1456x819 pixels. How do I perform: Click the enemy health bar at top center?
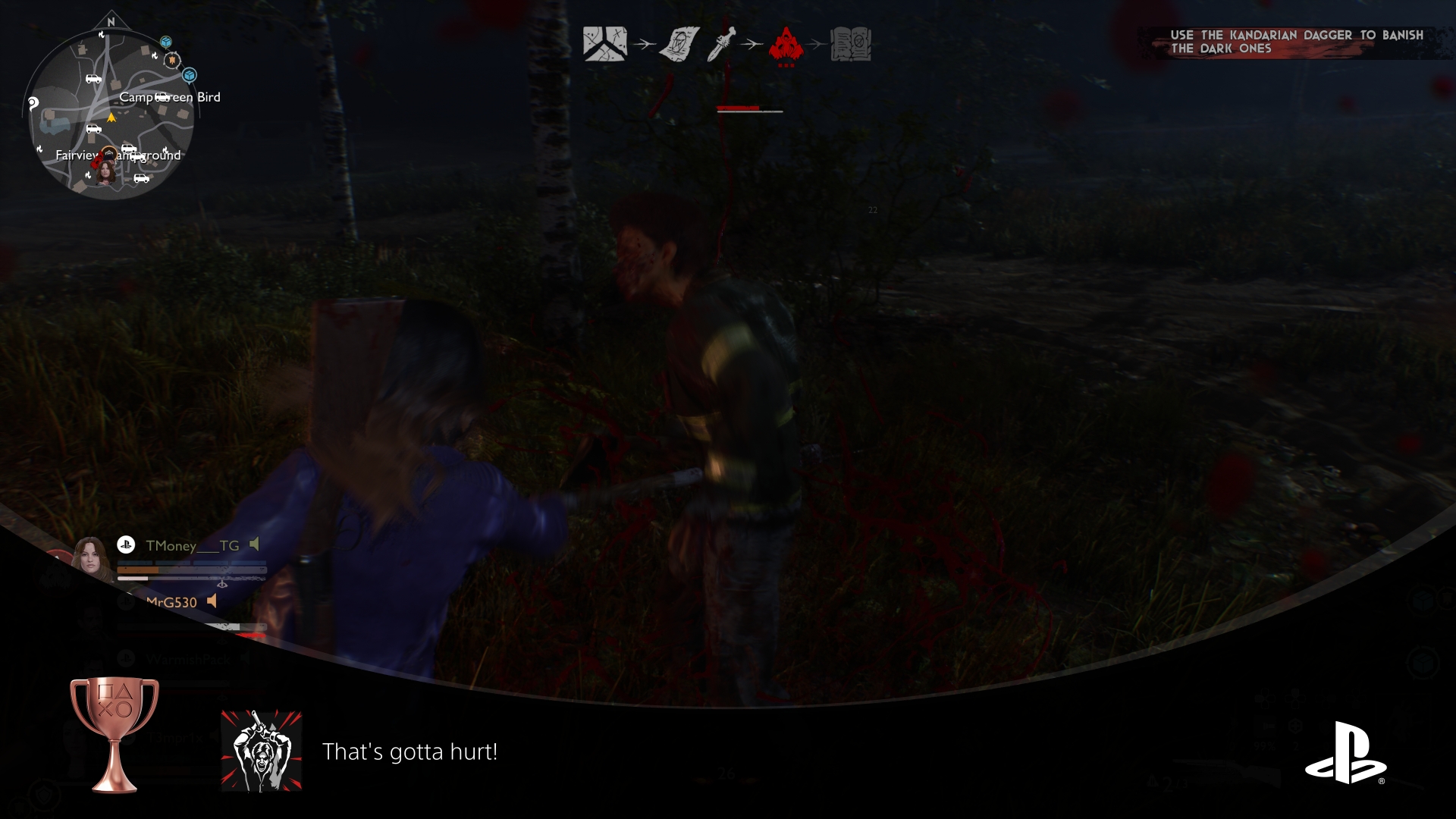pyautogui.click(x=748, y=108)
